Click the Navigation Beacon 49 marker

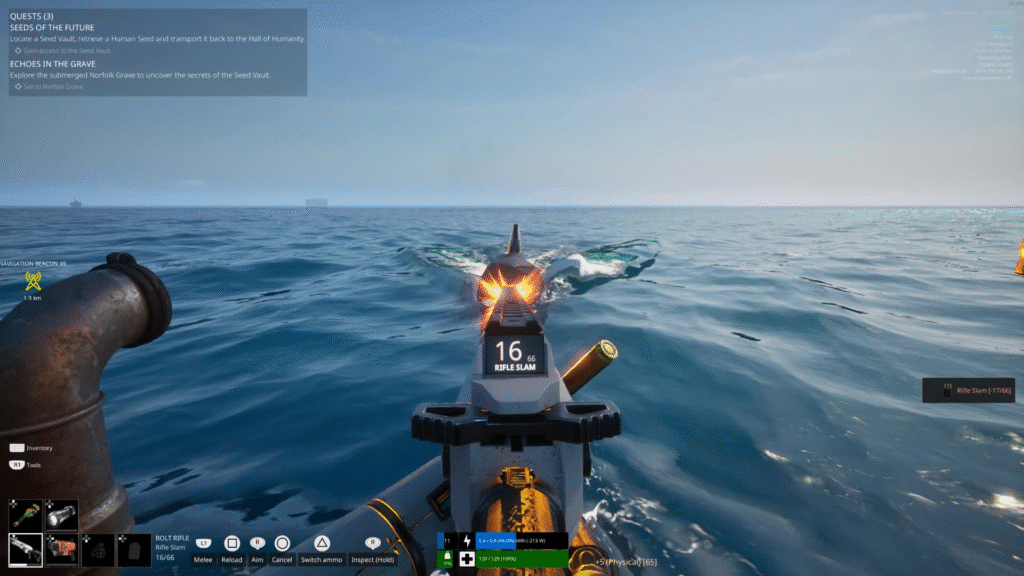(x=32, y=281)
